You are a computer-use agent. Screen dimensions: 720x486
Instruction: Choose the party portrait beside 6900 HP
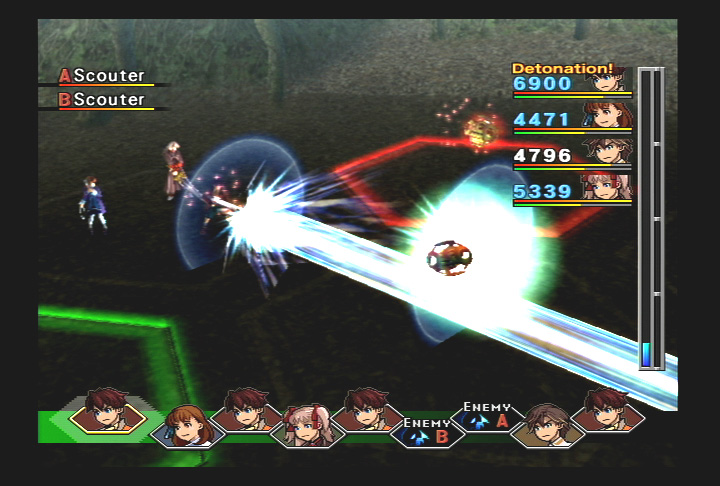click(x=606, y=82)
